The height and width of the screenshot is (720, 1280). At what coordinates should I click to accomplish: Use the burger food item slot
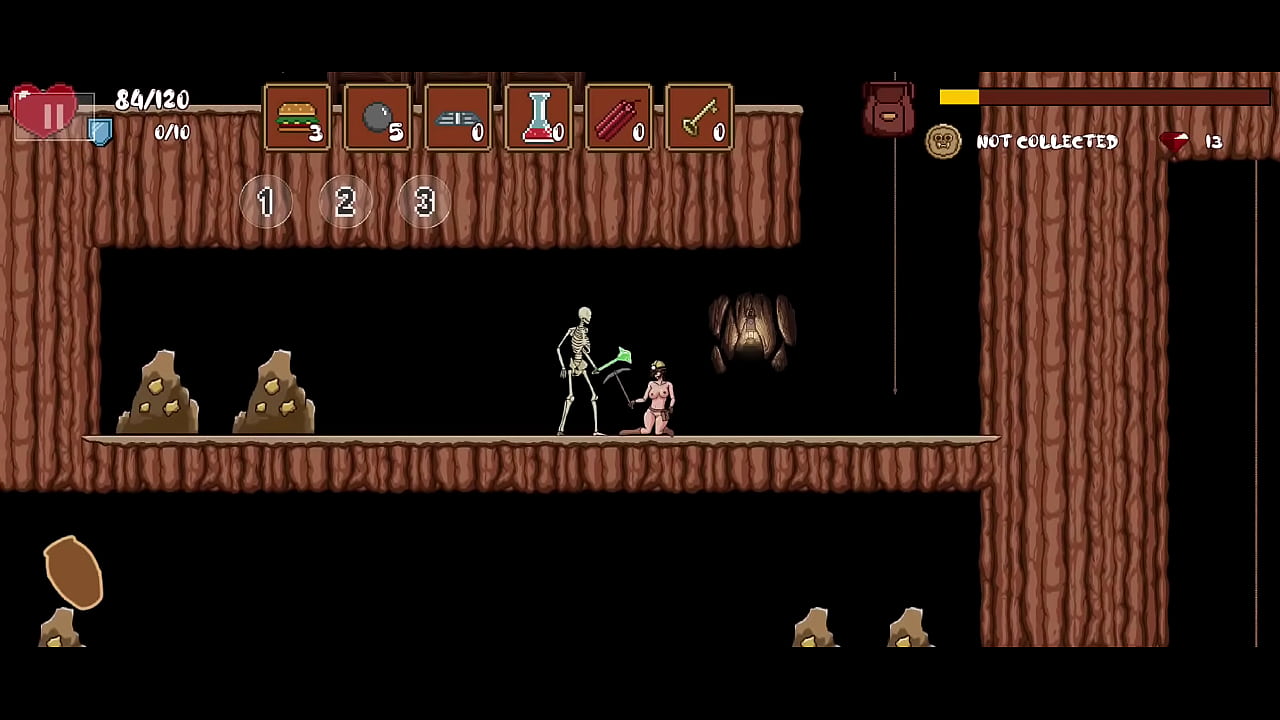[x=297, y=118]
